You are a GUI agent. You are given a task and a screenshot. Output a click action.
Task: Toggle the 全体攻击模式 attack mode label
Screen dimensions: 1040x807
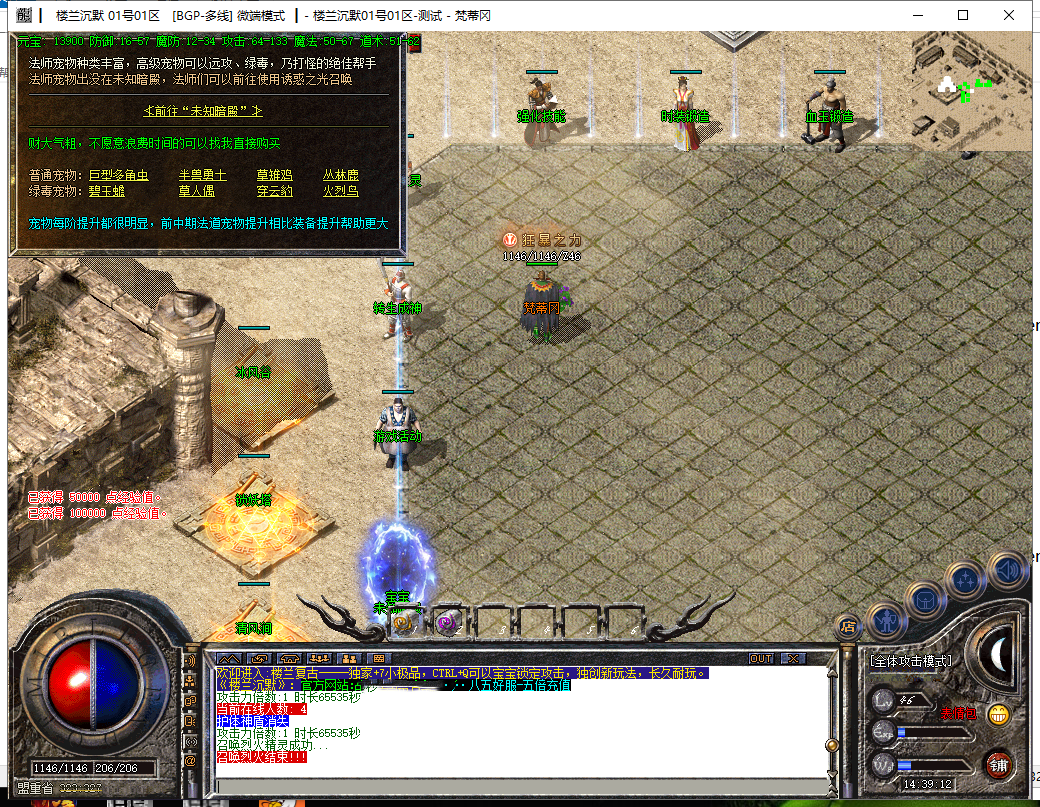(910, 661)
